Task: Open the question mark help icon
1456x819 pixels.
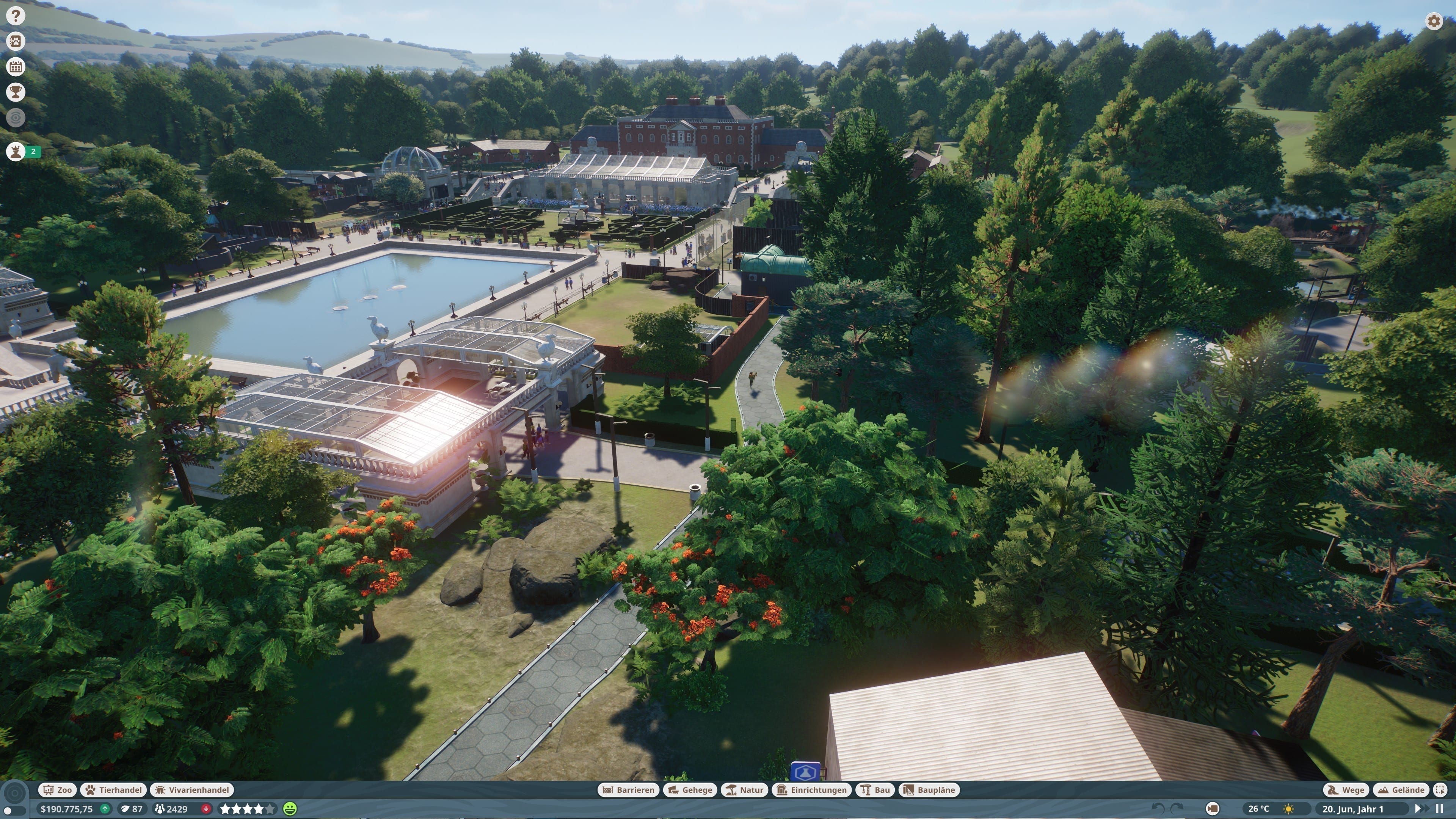Action: point(16,16)
